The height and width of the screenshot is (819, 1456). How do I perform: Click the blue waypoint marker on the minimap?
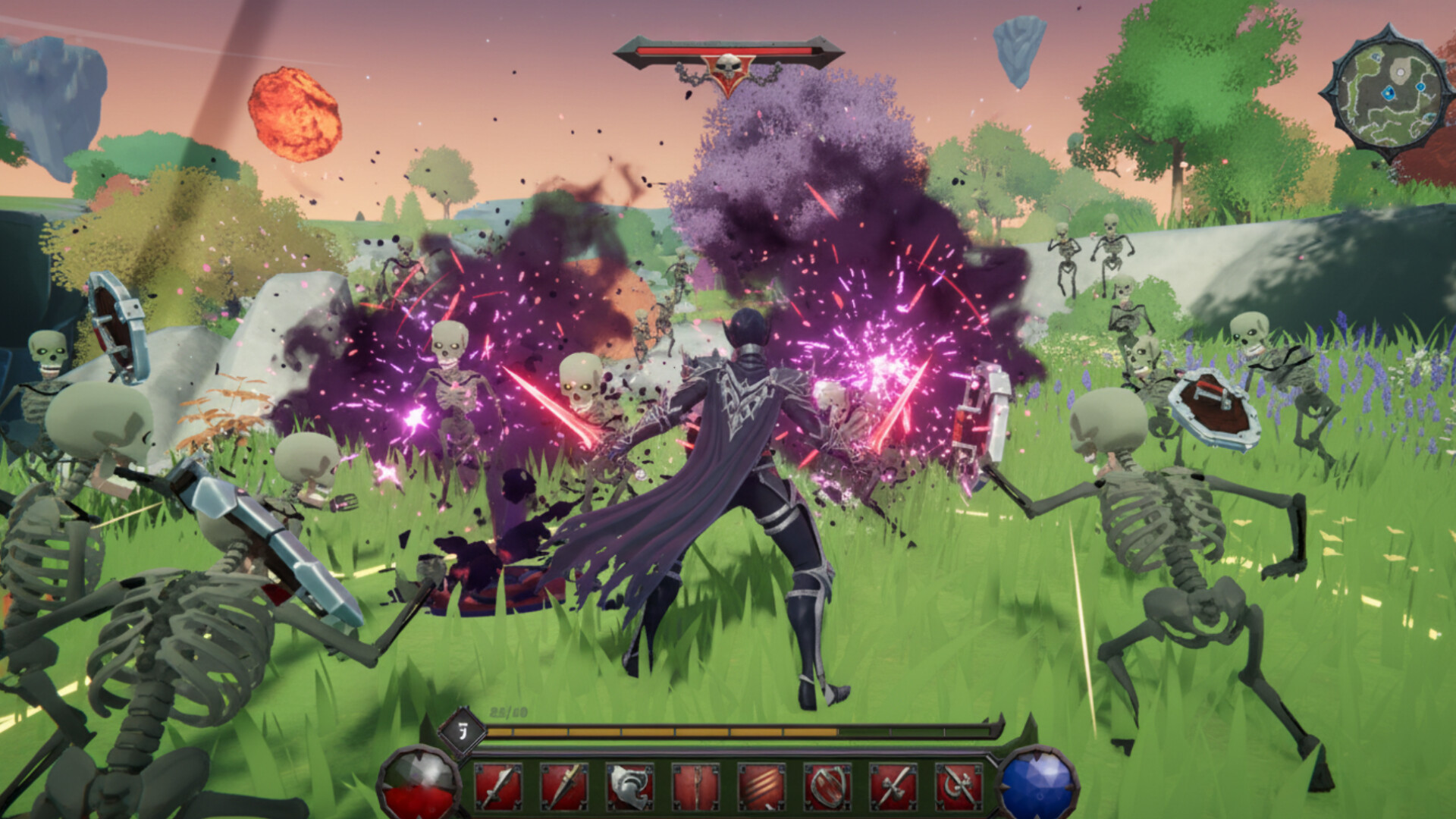(1389, 93)
